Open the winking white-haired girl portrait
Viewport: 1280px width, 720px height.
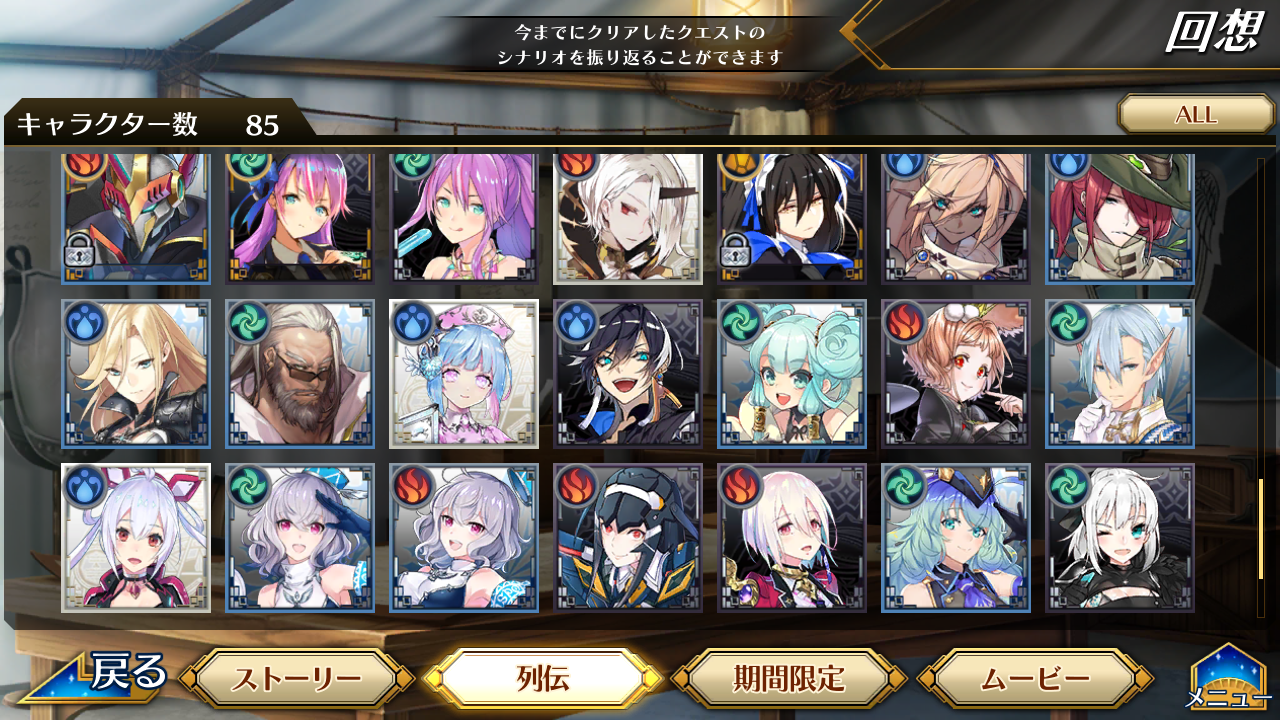pyautogui.click(x=1119, y=538)
